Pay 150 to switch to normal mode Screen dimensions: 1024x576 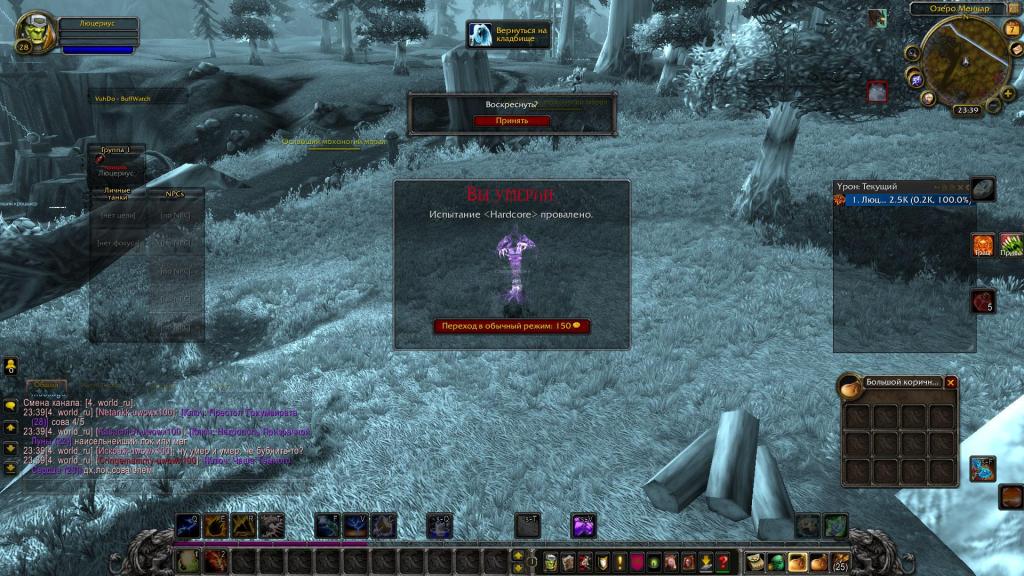(511, 326)
